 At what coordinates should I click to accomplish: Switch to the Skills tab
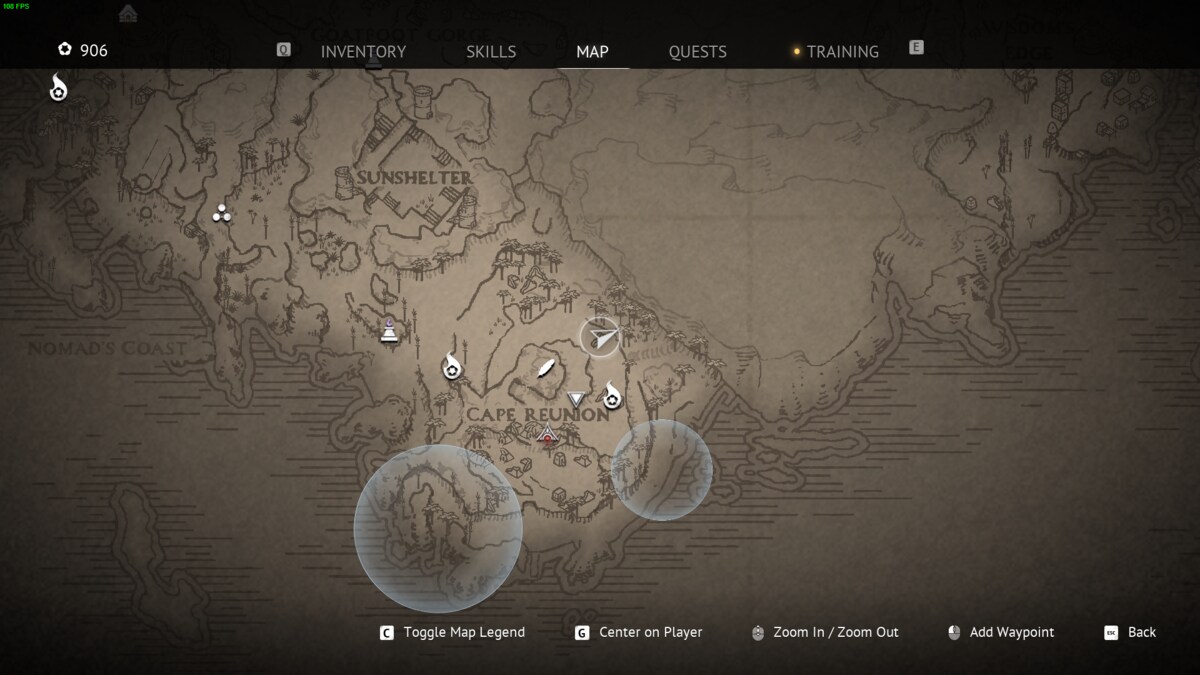tap(491, 52)
